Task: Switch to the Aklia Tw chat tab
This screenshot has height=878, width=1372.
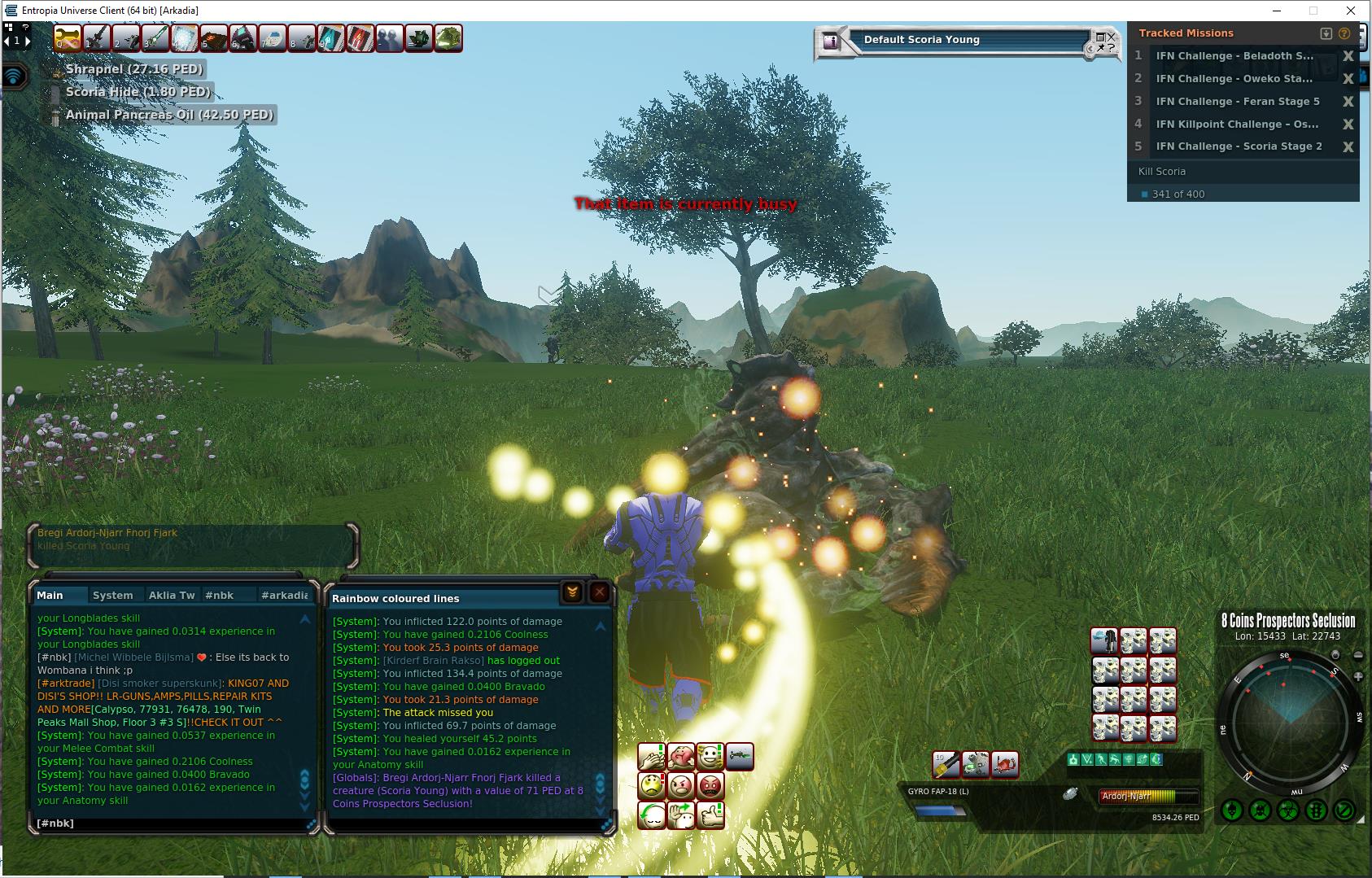Action: (171, 595)
